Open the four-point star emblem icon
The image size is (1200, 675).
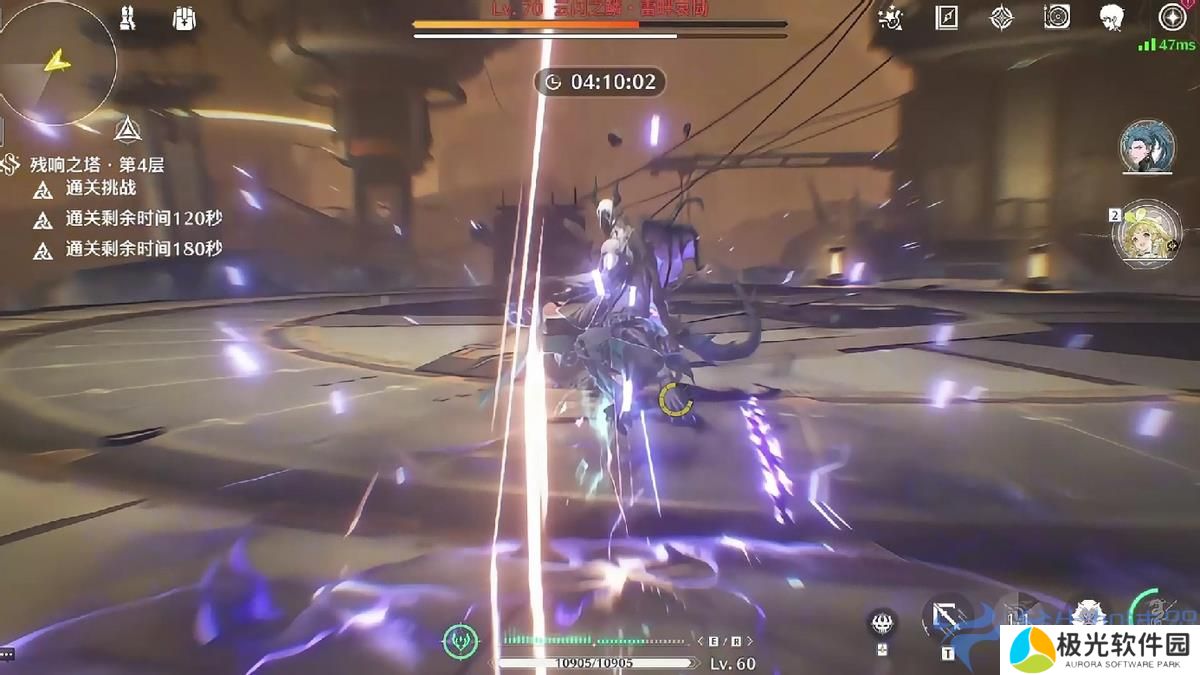pos(1002,17)
